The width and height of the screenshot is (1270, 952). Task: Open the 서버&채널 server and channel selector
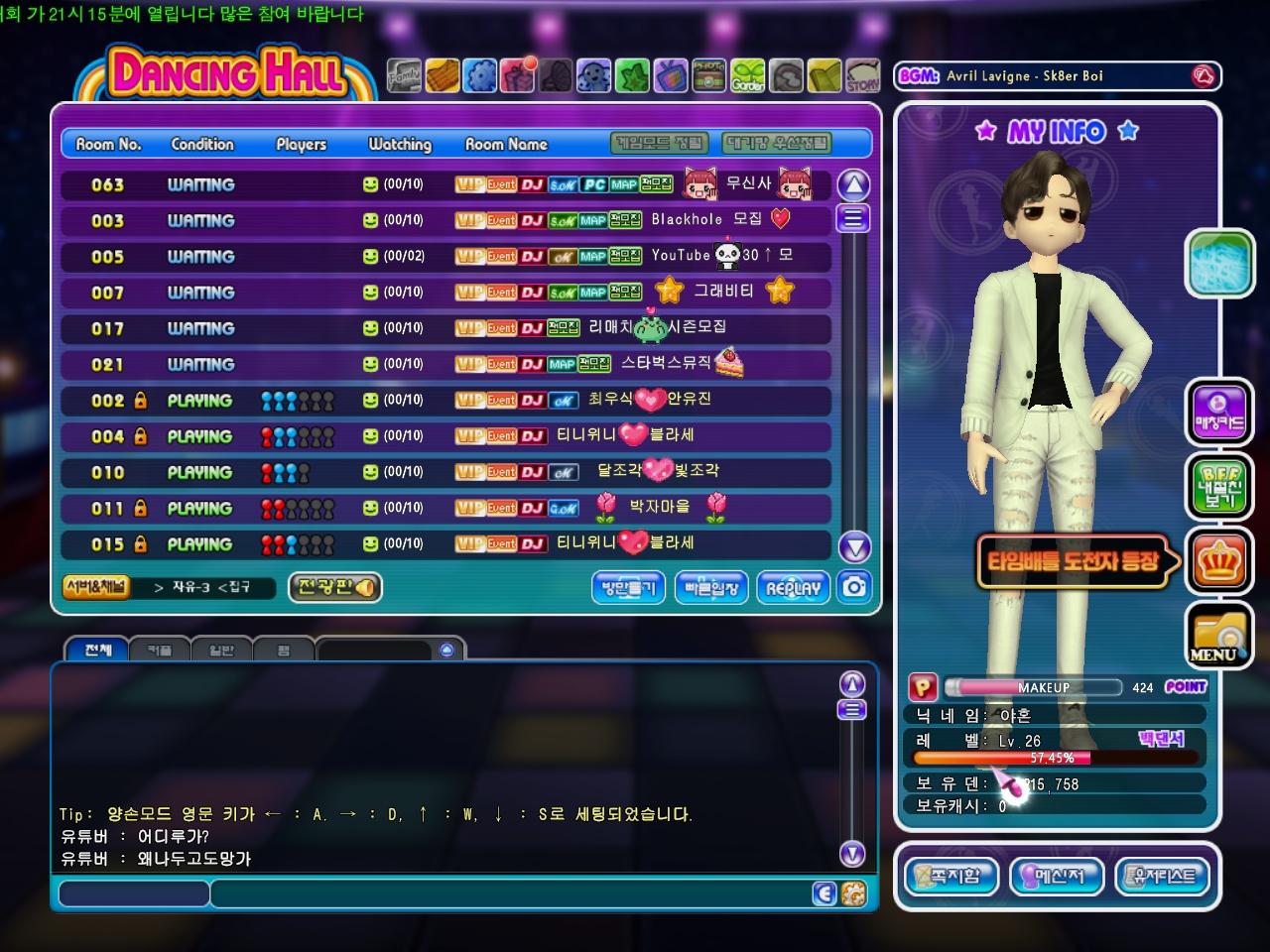pos(96,587)
